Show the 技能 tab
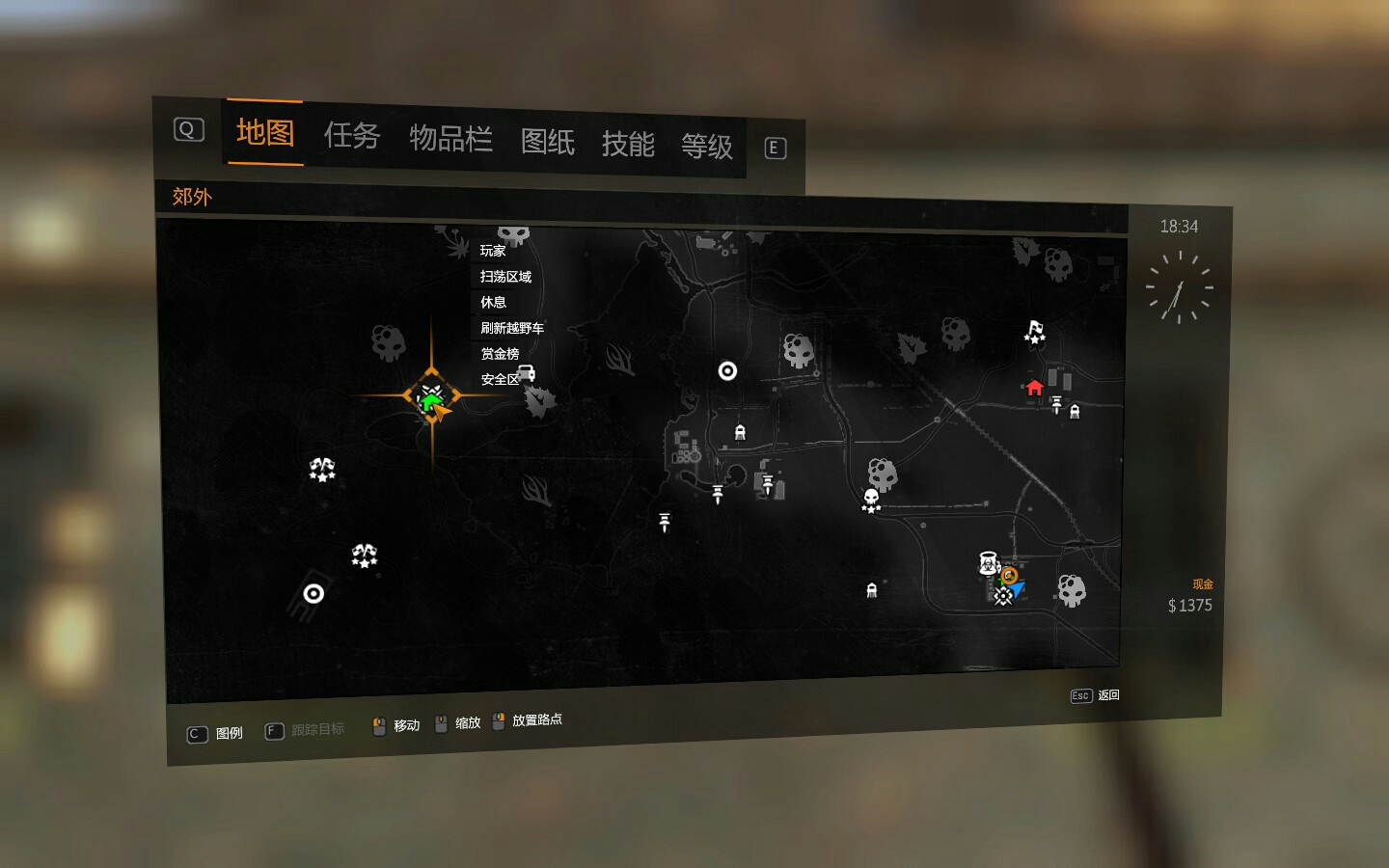1389x868 pixels. pos(627,145)
